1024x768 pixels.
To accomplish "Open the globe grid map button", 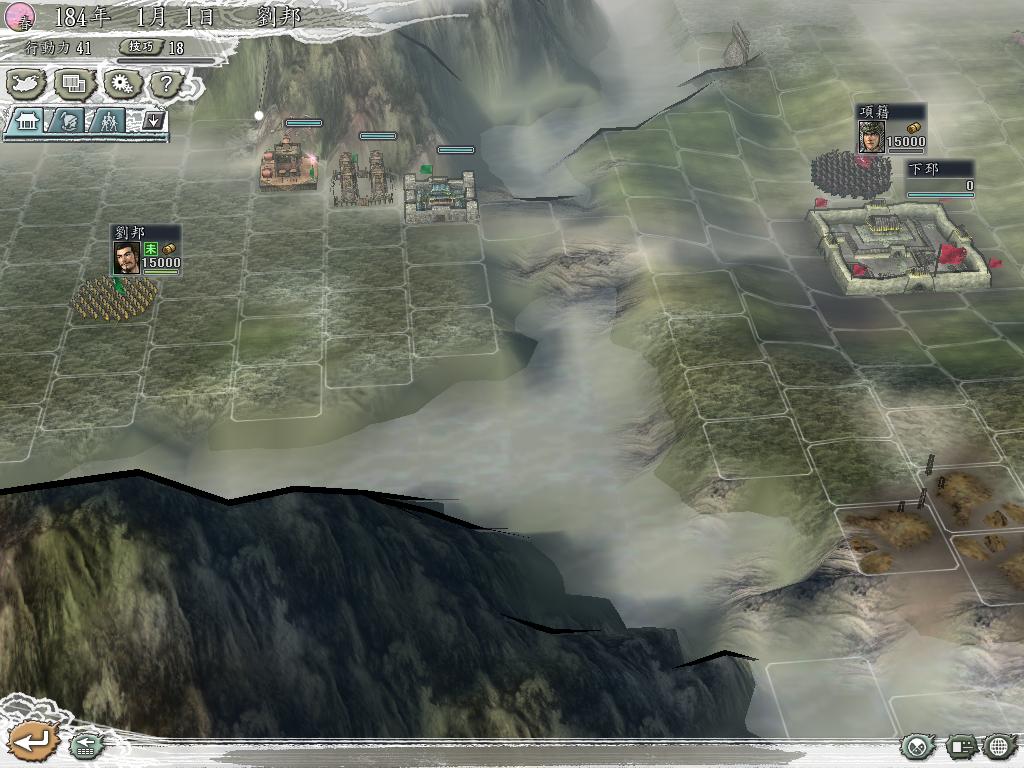I will [x=1000, y=746].
